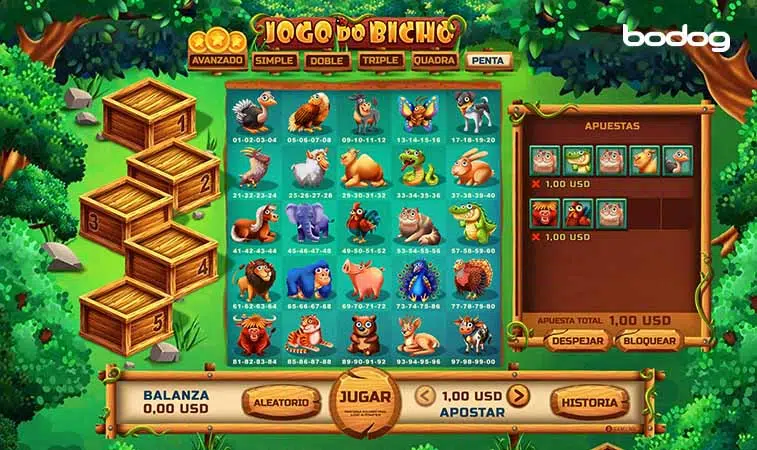The width and height of the screenshot is (757, 450).
Task: Switch to the AVANZADO bet mode tab
Action: [218, 60]
